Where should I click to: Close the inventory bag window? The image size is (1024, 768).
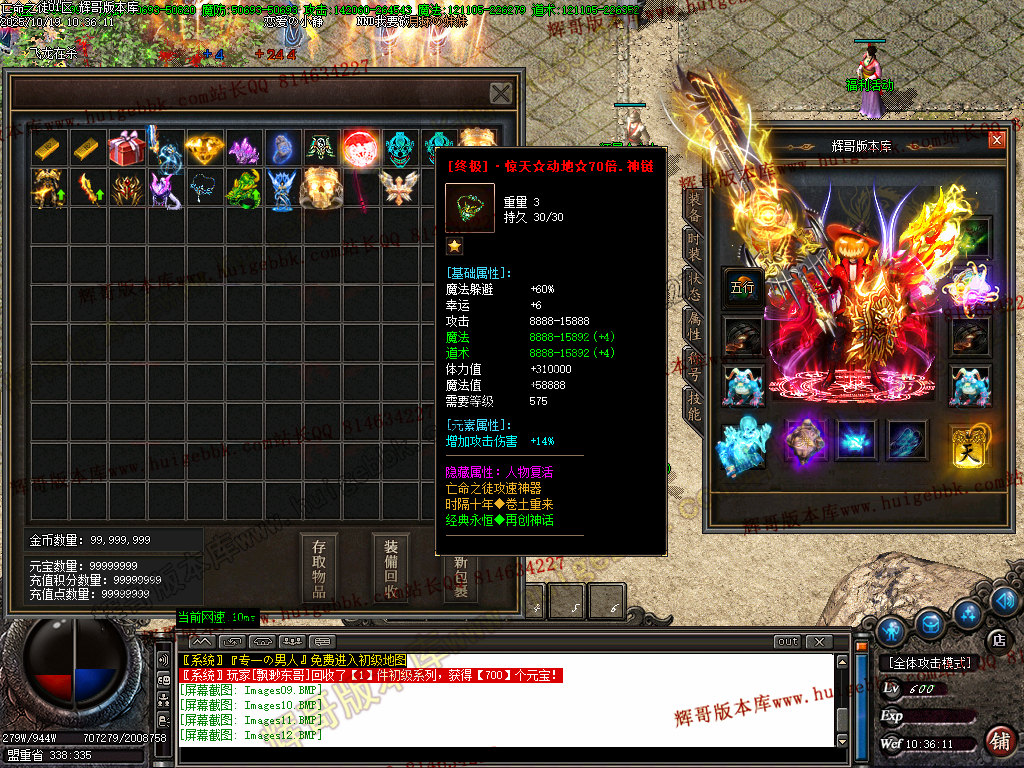point(501,93)
